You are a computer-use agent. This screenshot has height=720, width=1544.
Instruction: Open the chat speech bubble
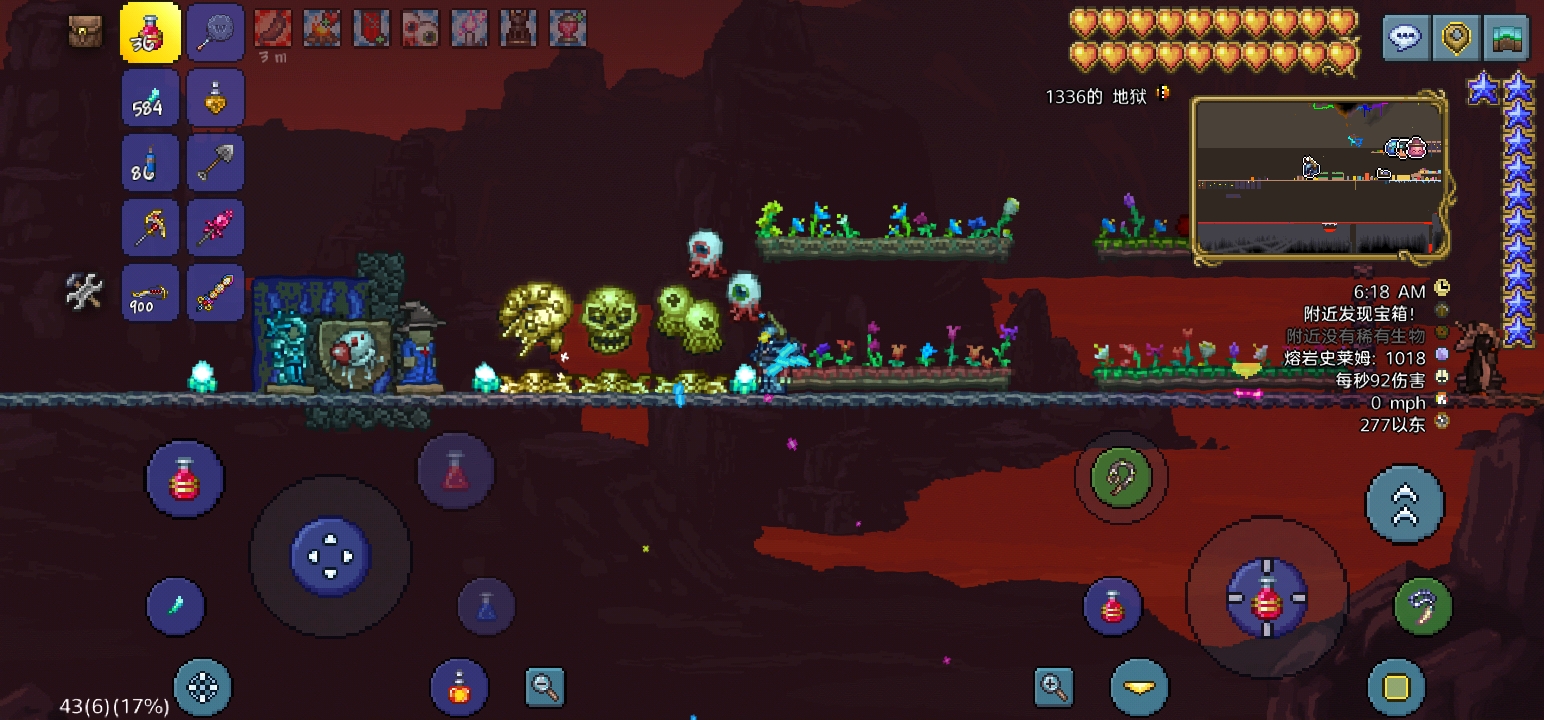point(1405,38)
